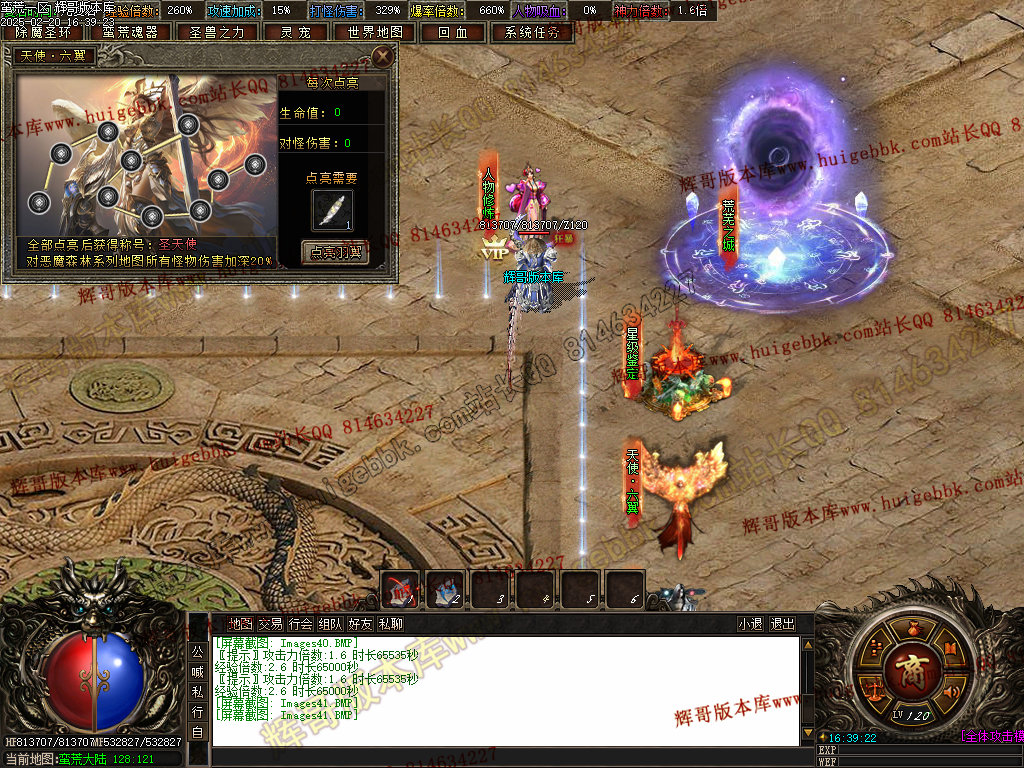The image size is (1024, 768).
Task: Open the 蛮荒魂器 menu
Action: (130, 32)
